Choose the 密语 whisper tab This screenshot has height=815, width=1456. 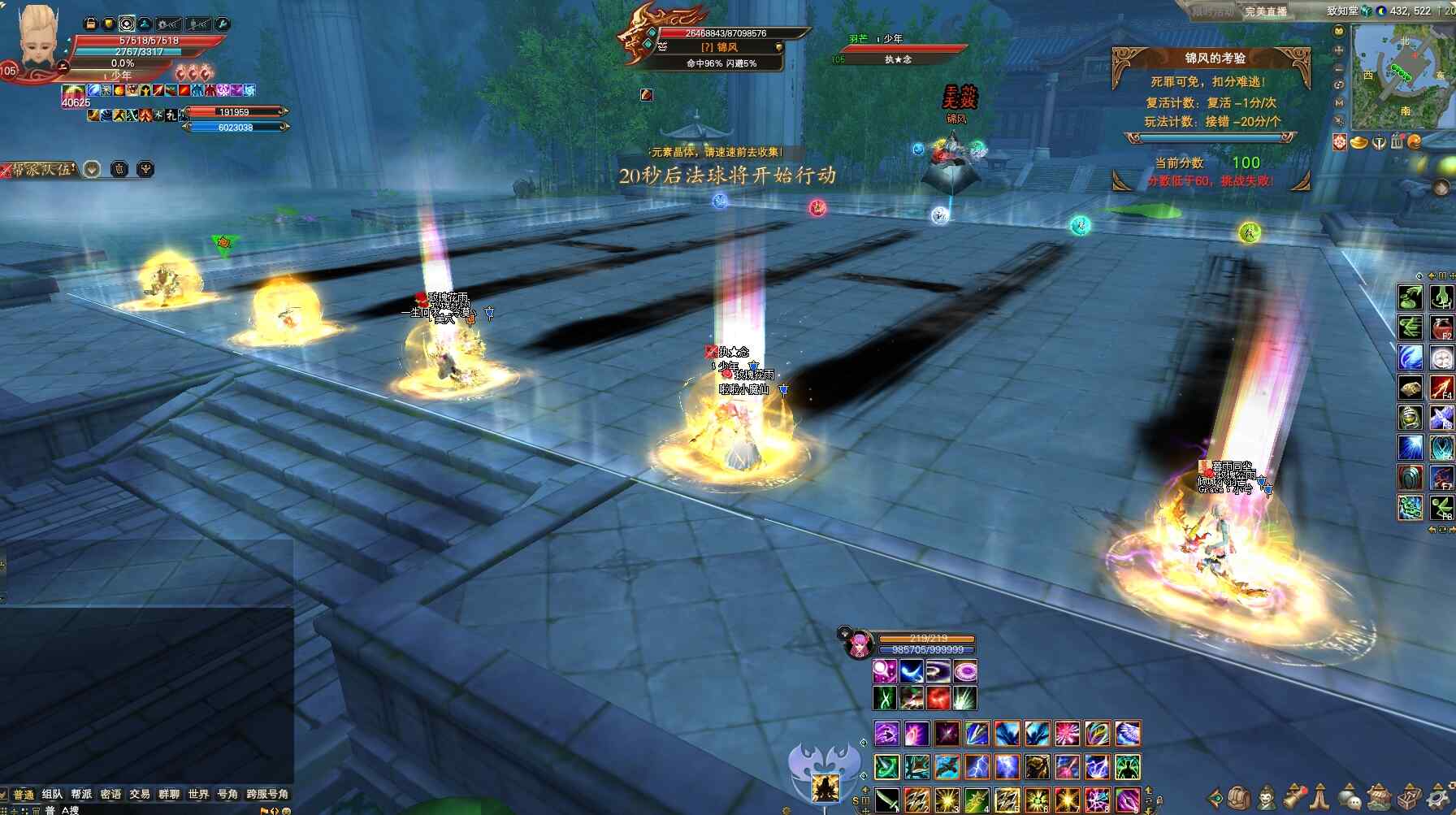(110, 794)
